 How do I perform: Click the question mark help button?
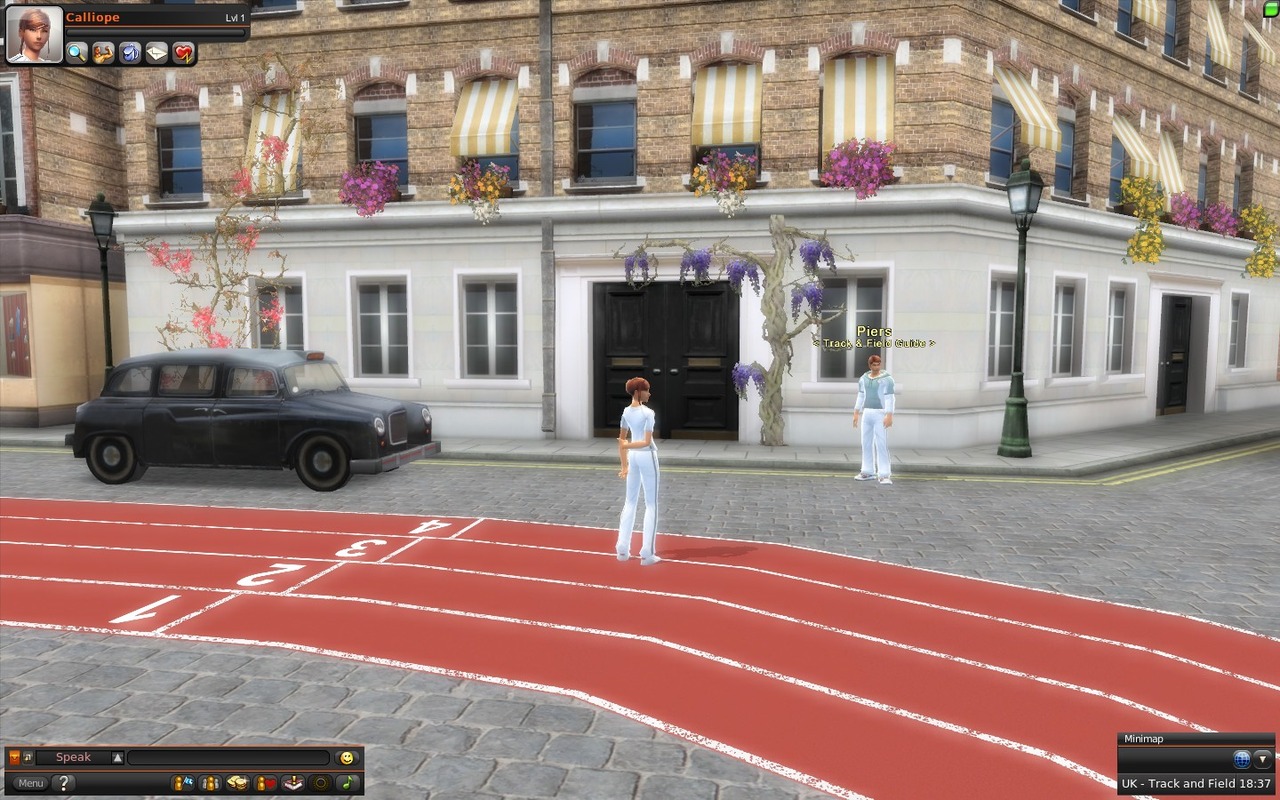(63, 783)
